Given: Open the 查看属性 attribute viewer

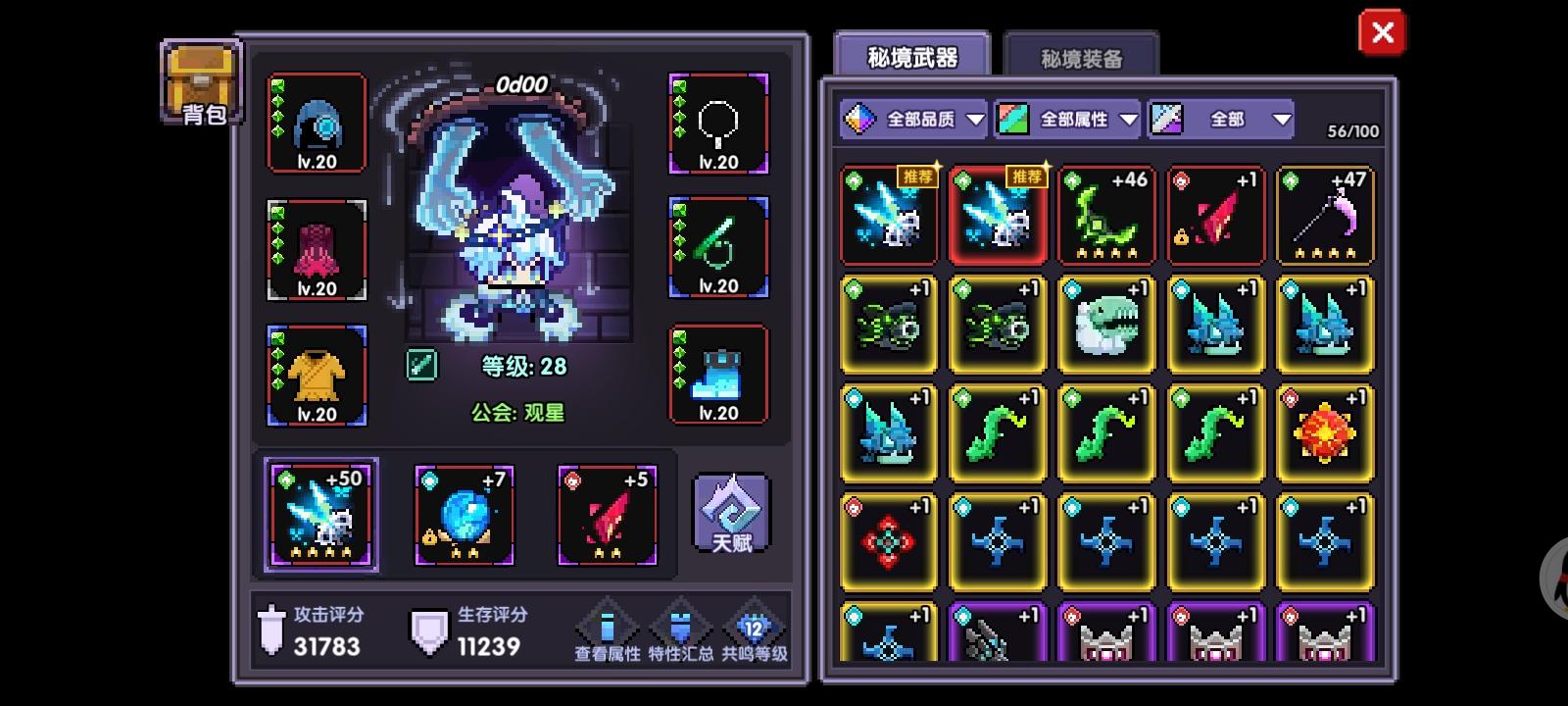Looking at the screenshot, I should pyautogui.click(x=608, y=628).
